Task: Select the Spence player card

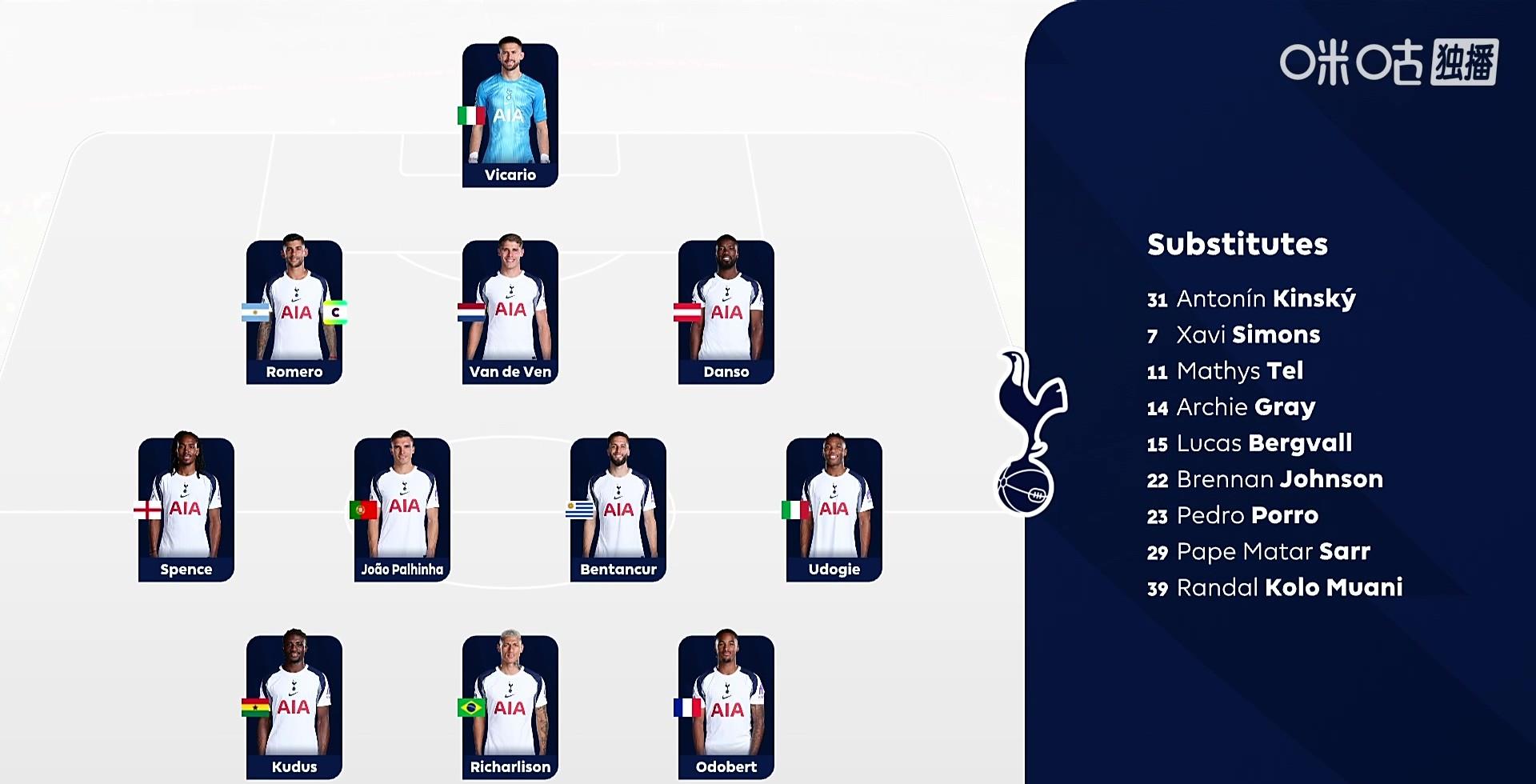Action: (186, 510)
